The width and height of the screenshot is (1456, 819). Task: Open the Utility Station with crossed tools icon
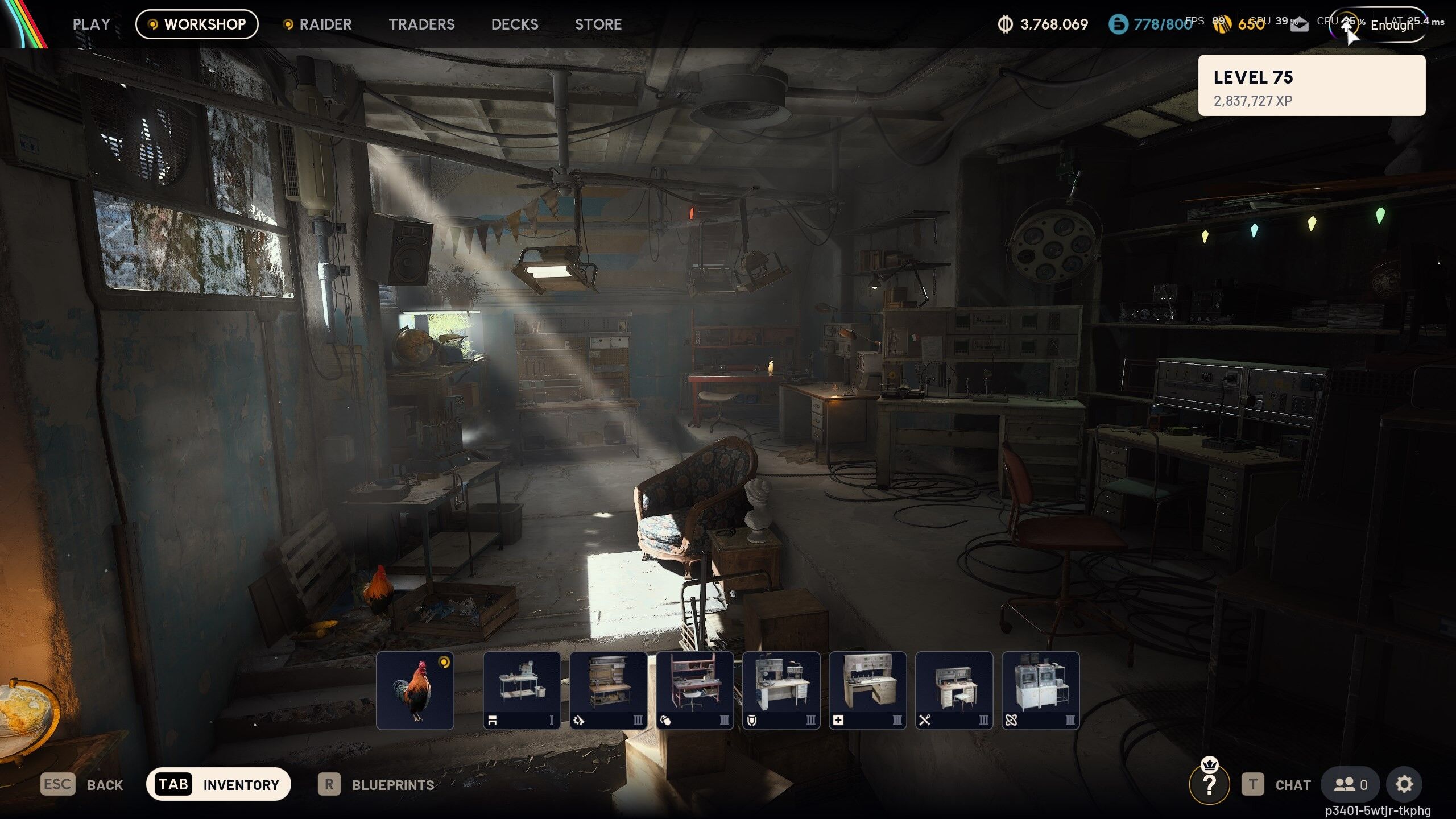point(954,690)
